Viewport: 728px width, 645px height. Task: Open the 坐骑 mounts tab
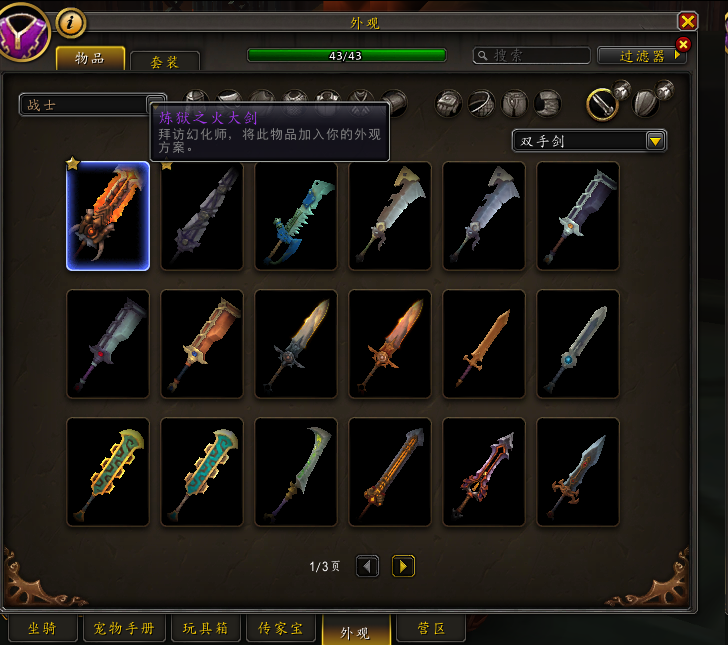(x=41, y=630)
